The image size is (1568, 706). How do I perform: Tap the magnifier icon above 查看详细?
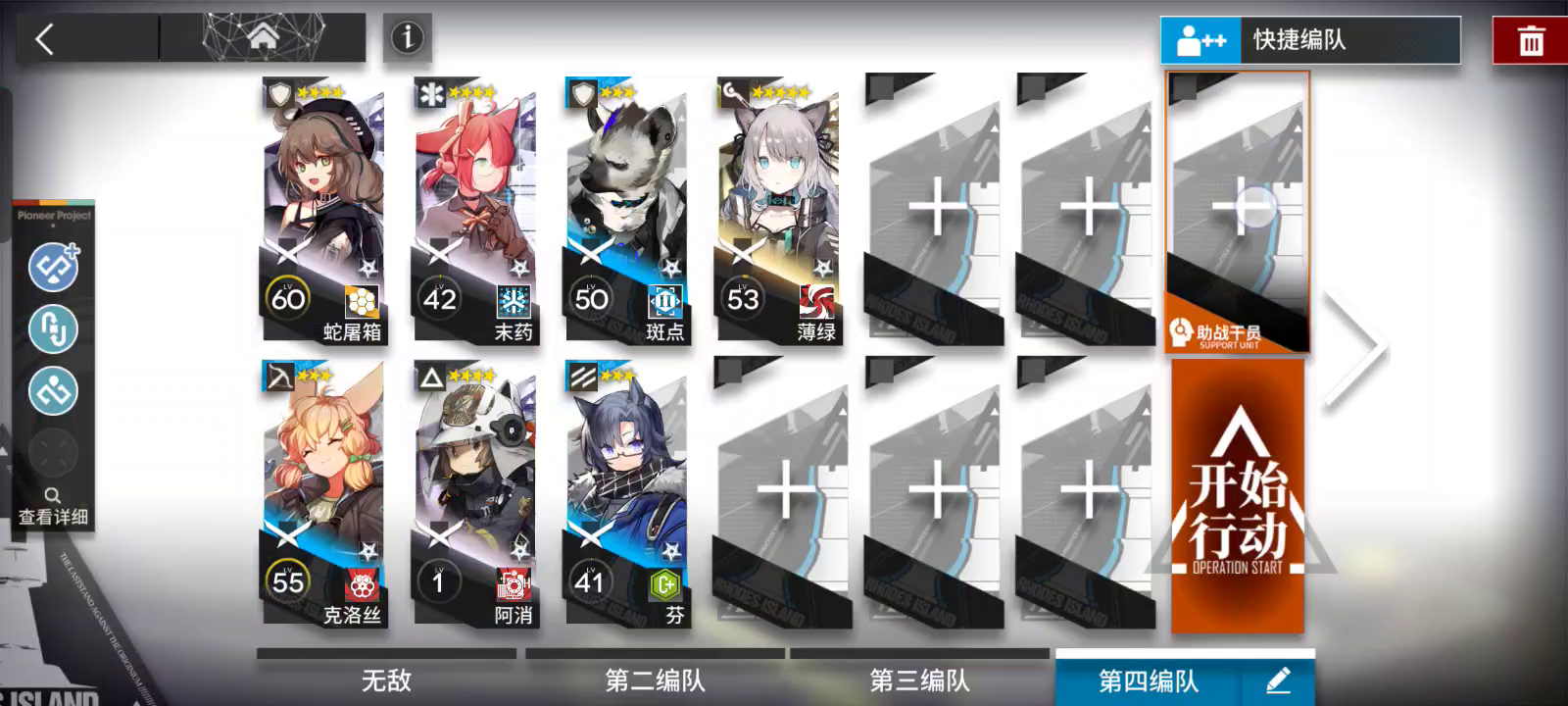[54, 495]
